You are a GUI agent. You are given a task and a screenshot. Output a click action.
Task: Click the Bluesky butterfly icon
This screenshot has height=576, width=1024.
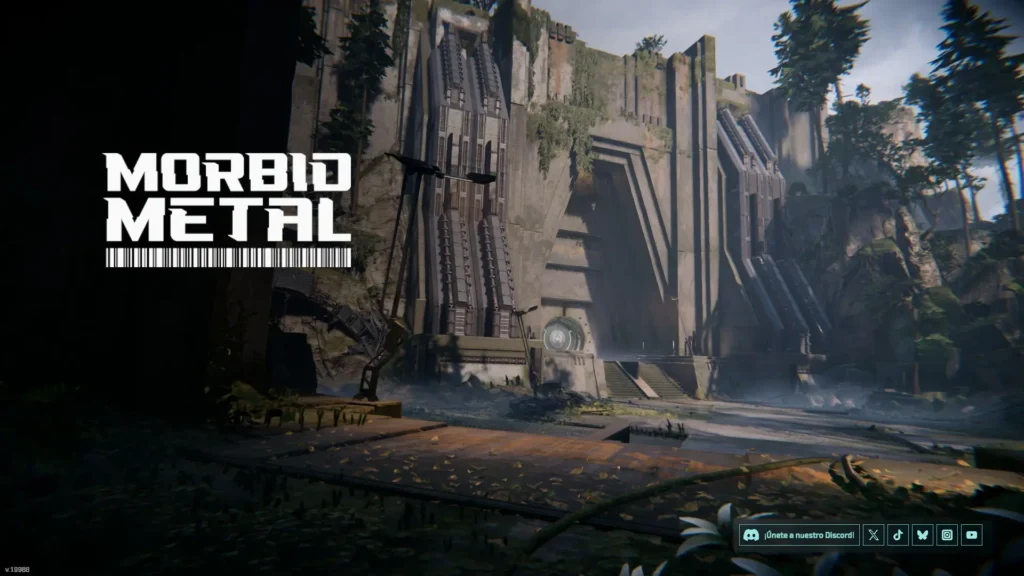point(923,535)
